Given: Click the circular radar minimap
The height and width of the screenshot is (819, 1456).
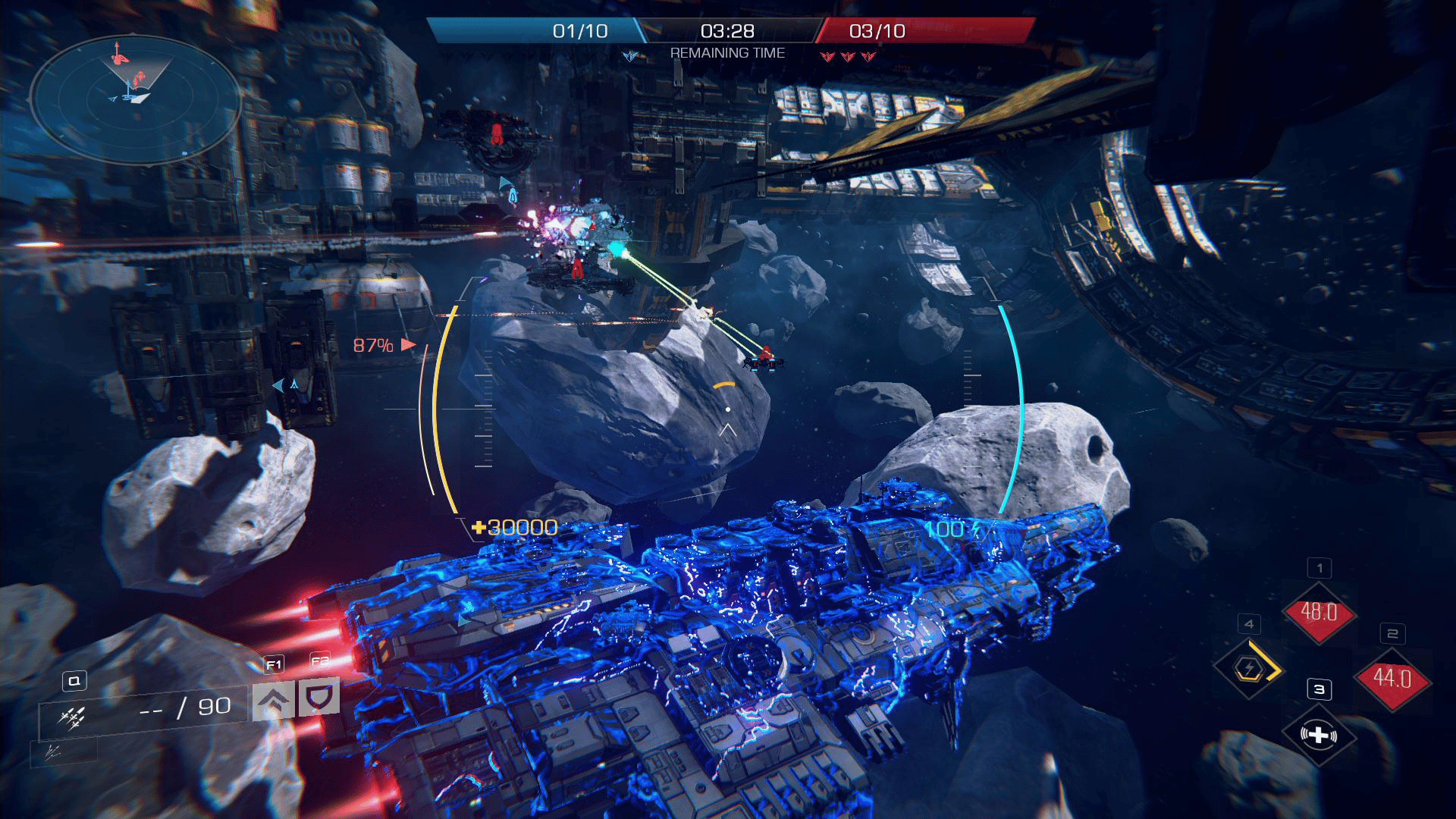Looking at the screenshot, I should coord(135,101).
